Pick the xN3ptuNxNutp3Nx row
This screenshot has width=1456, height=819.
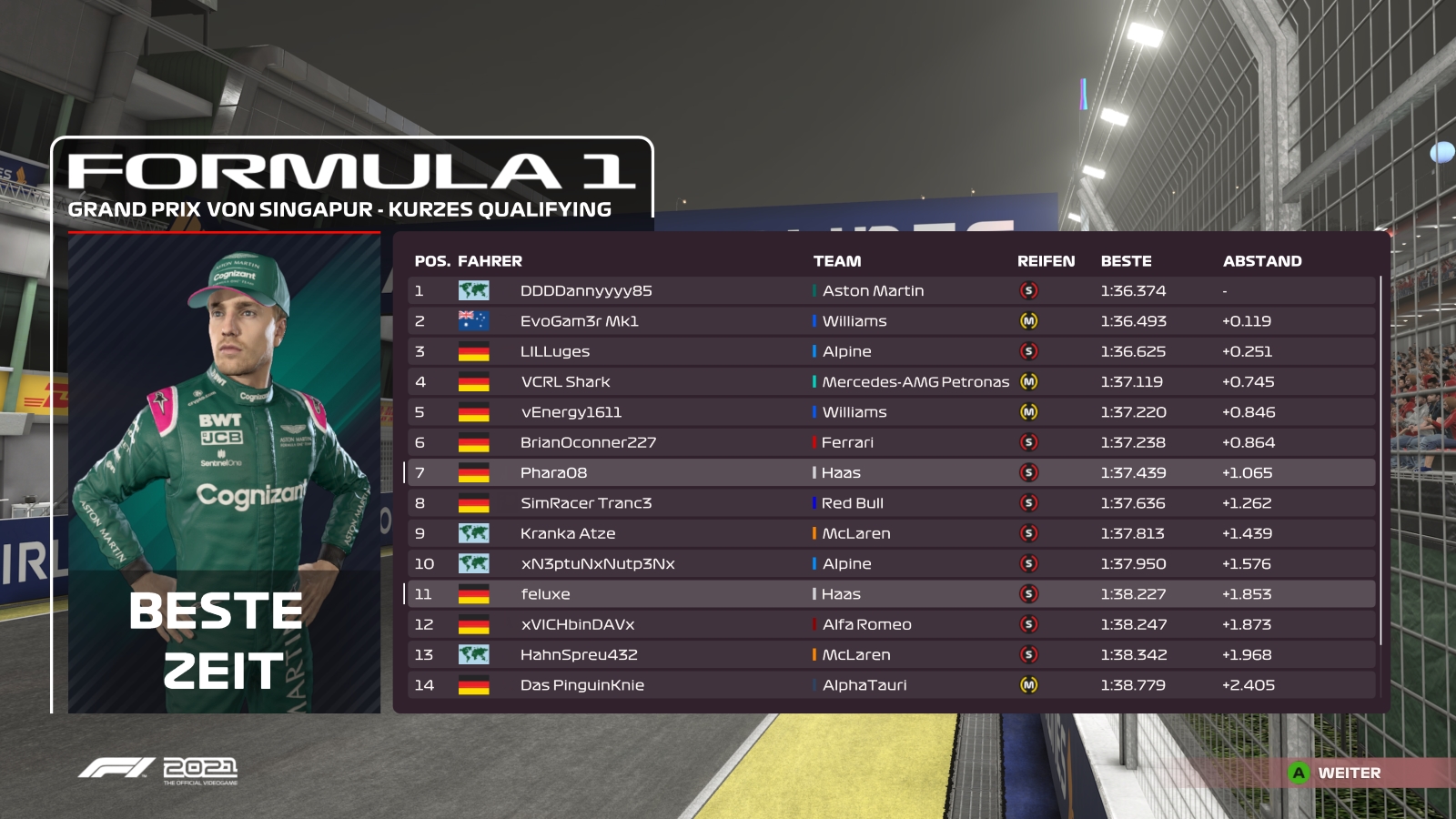click(890, 564)
